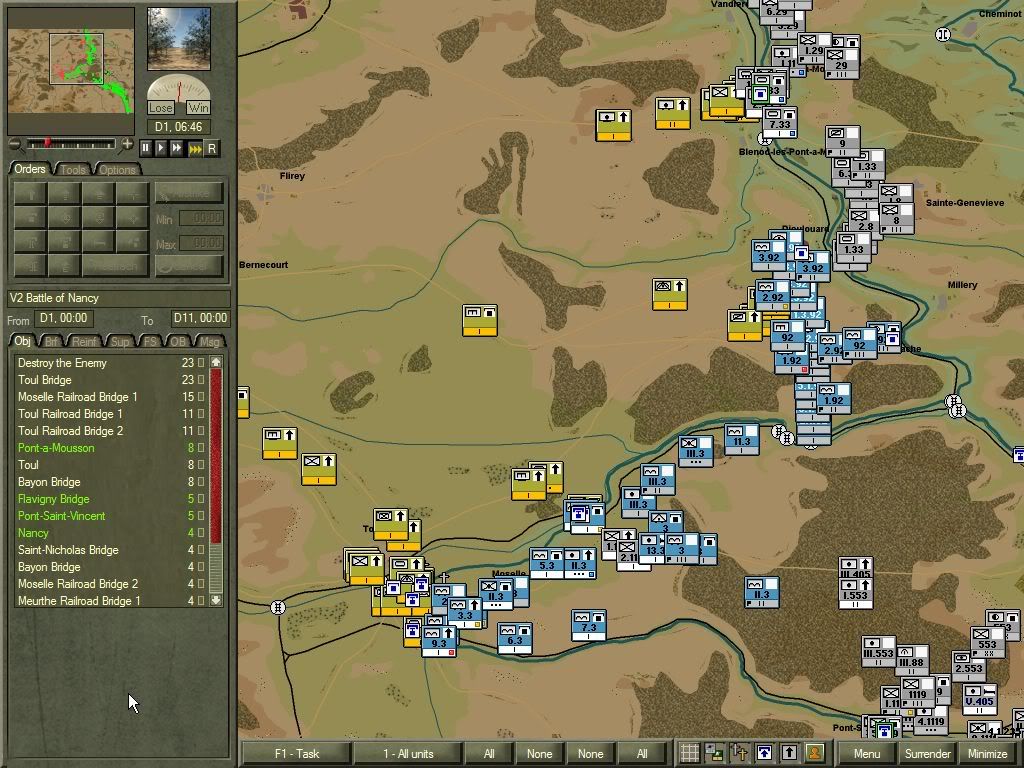Run the game at fastest speed

tap(195, 148)
